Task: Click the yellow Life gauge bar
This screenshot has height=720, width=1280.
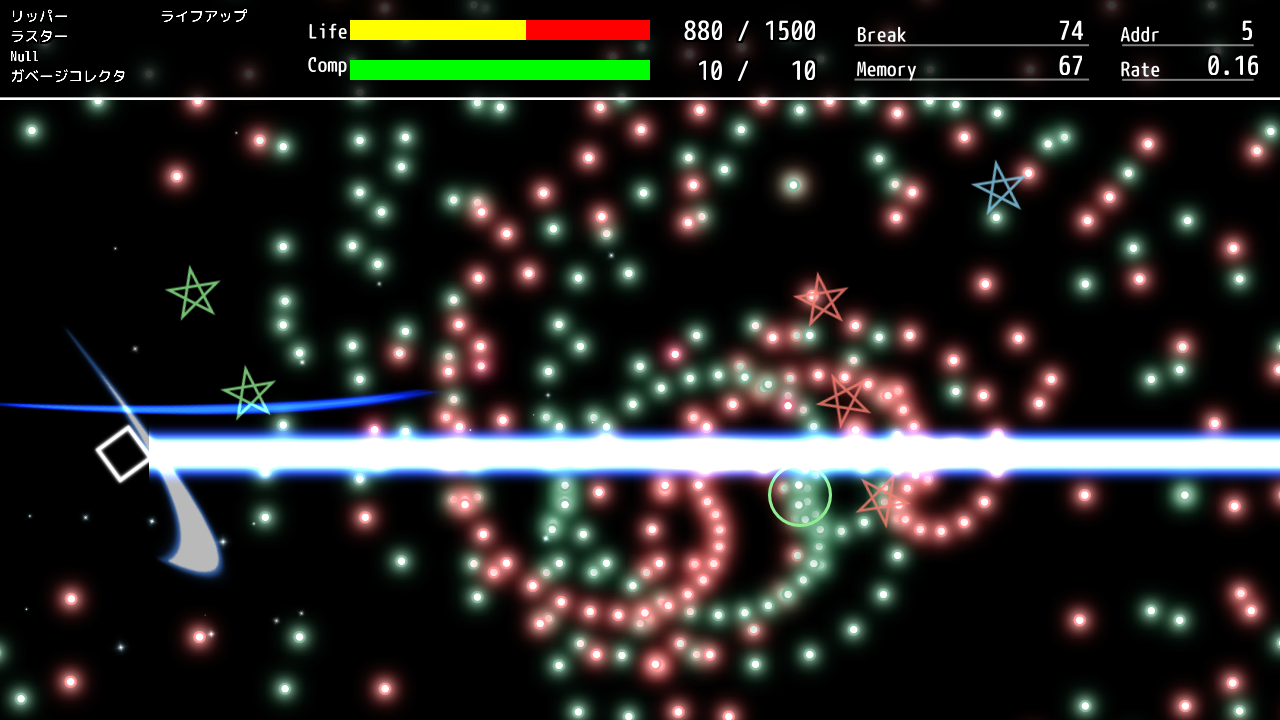Action: 437,31
